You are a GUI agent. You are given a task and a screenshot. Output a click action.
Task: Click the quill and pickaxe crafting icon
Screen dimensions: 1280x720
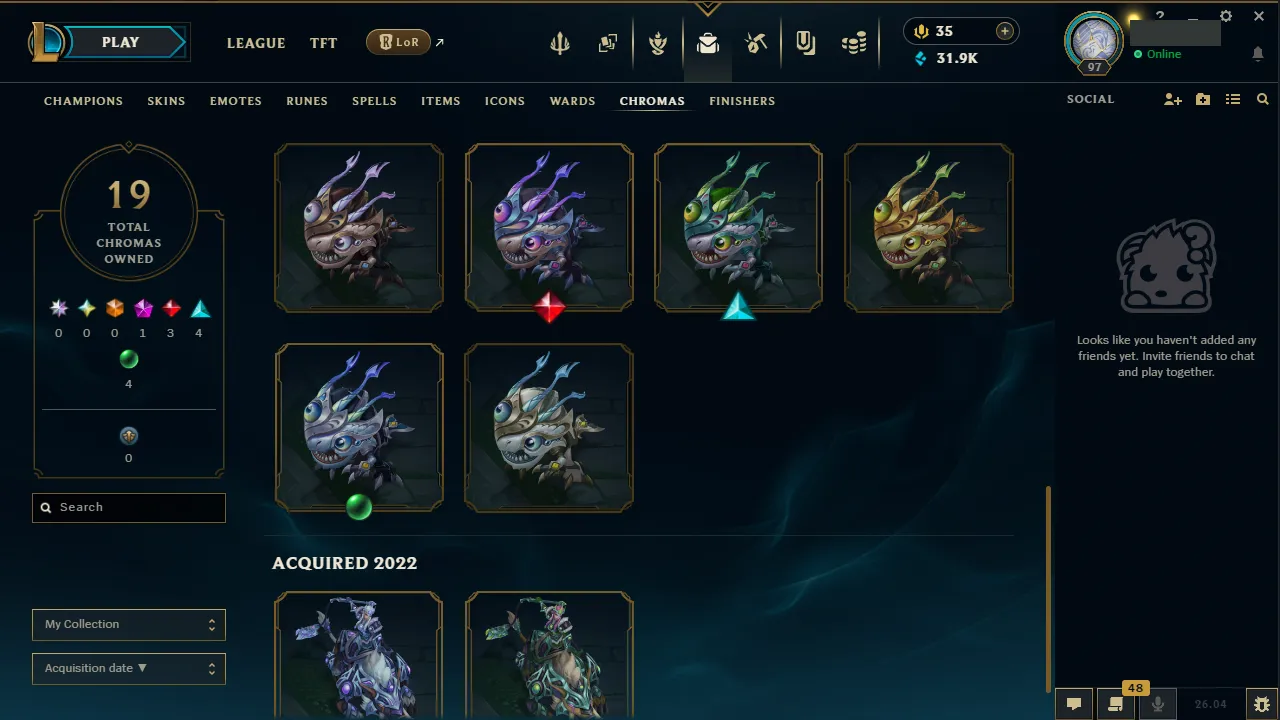[756, 43]
